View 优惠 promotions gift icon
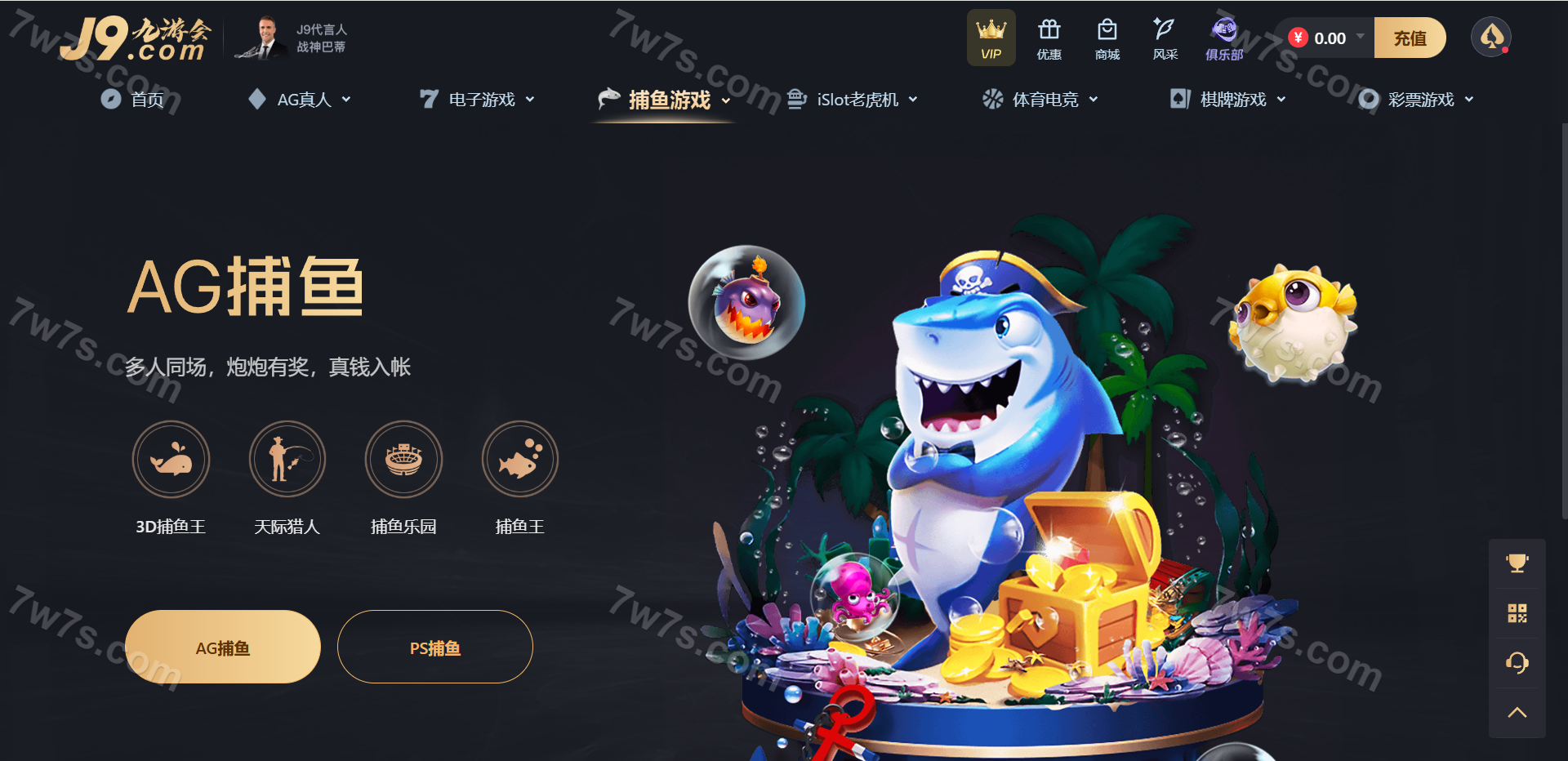 (x=1049, y=38)
